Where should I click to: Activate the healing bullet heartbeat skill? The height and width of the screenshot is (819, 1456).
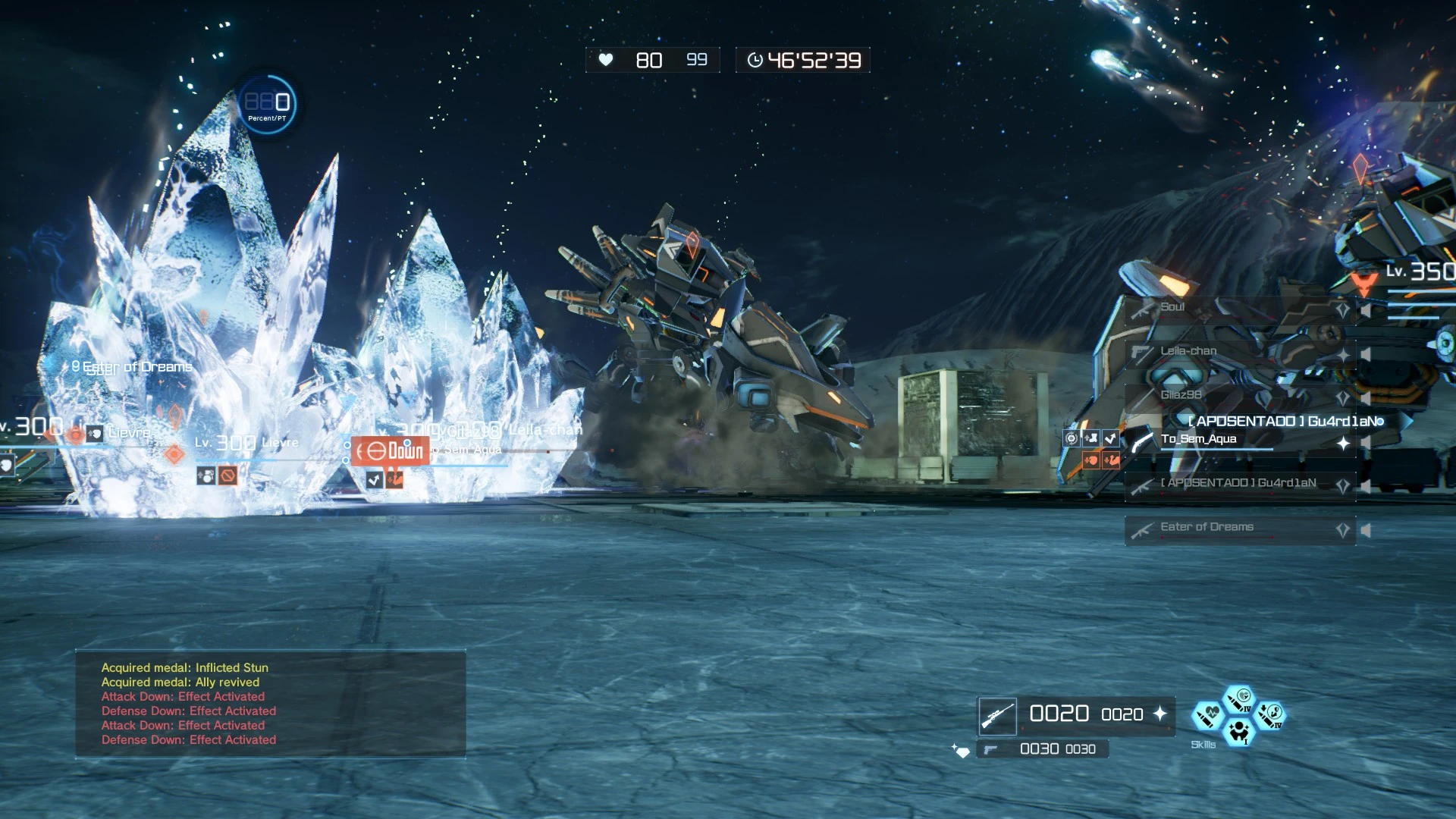[x=1207, y=714]
